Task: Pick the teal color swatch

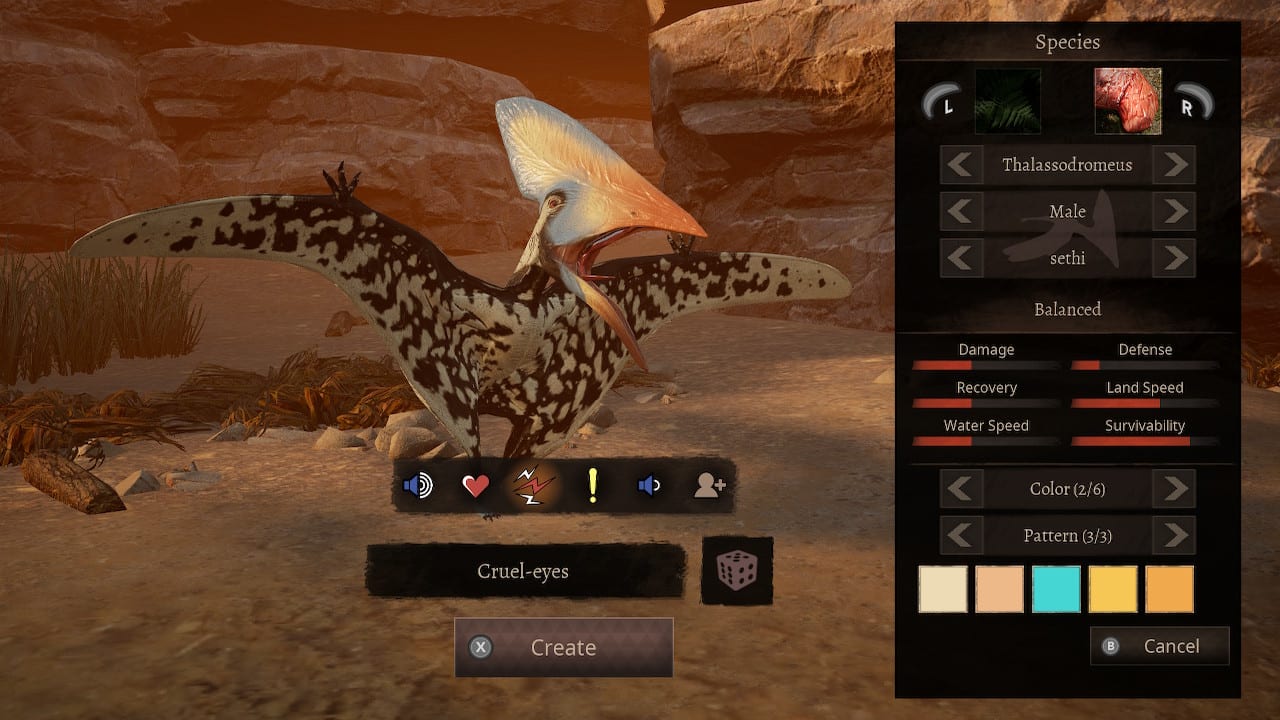Action: [1055, 589]
